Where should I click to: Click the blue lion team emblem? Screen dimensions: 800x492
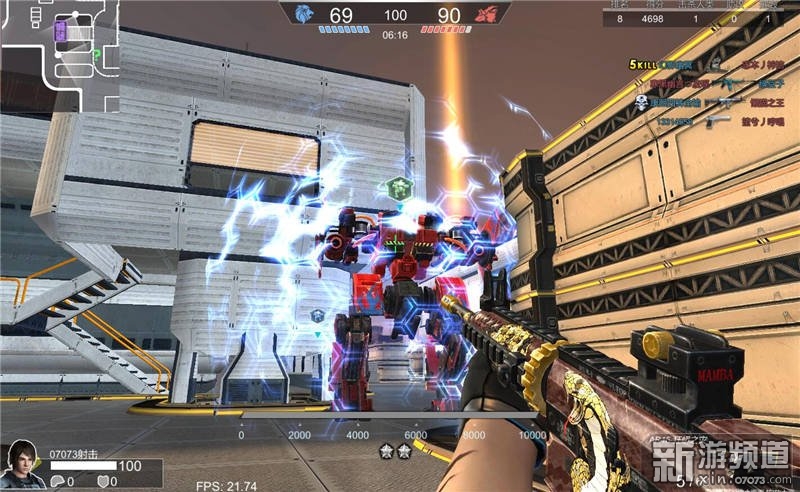[x=331, y=14]
